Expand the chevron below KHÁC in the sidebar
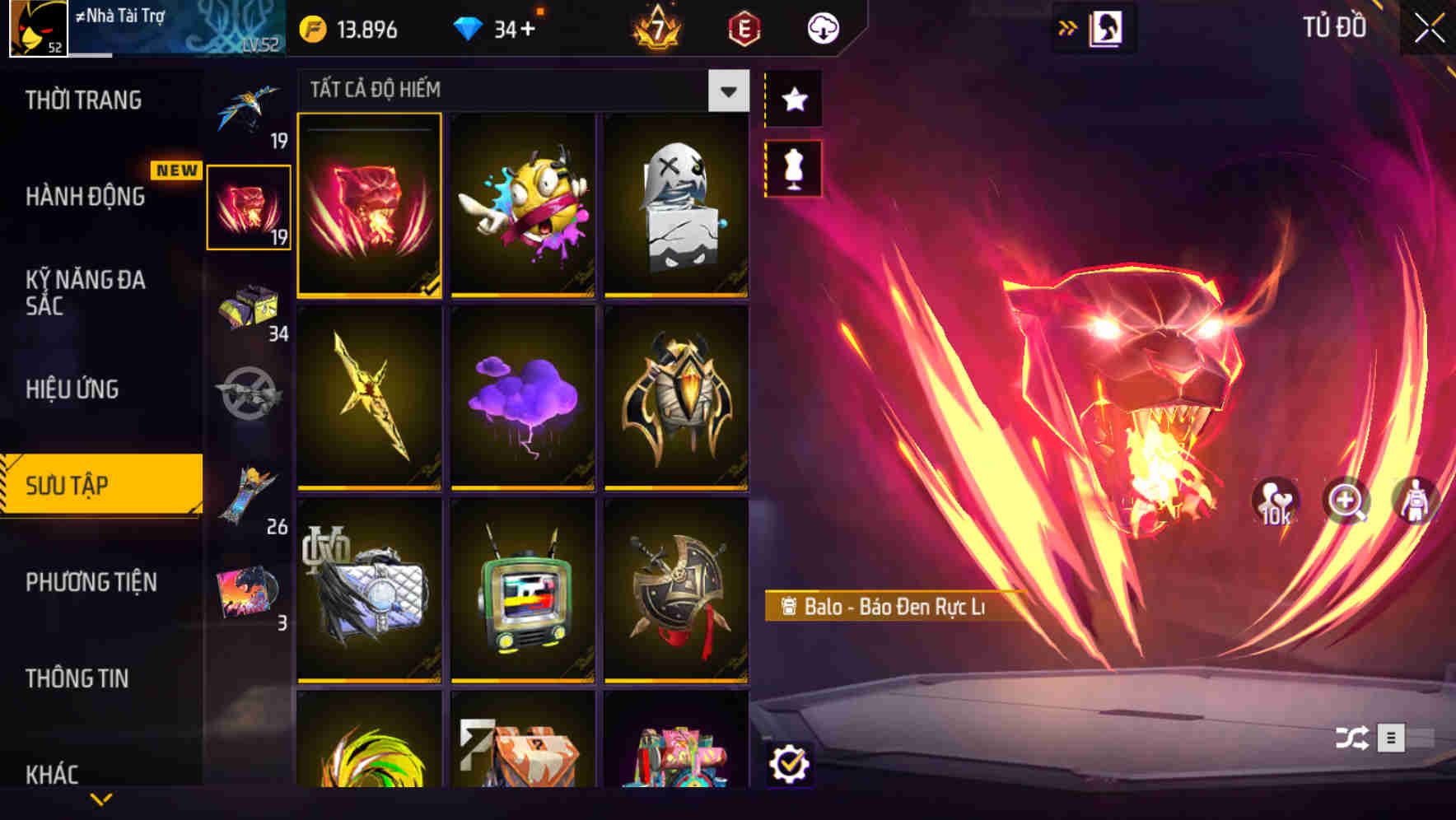The height and width of the screenshot is (820, 1456). pos(100,799)
